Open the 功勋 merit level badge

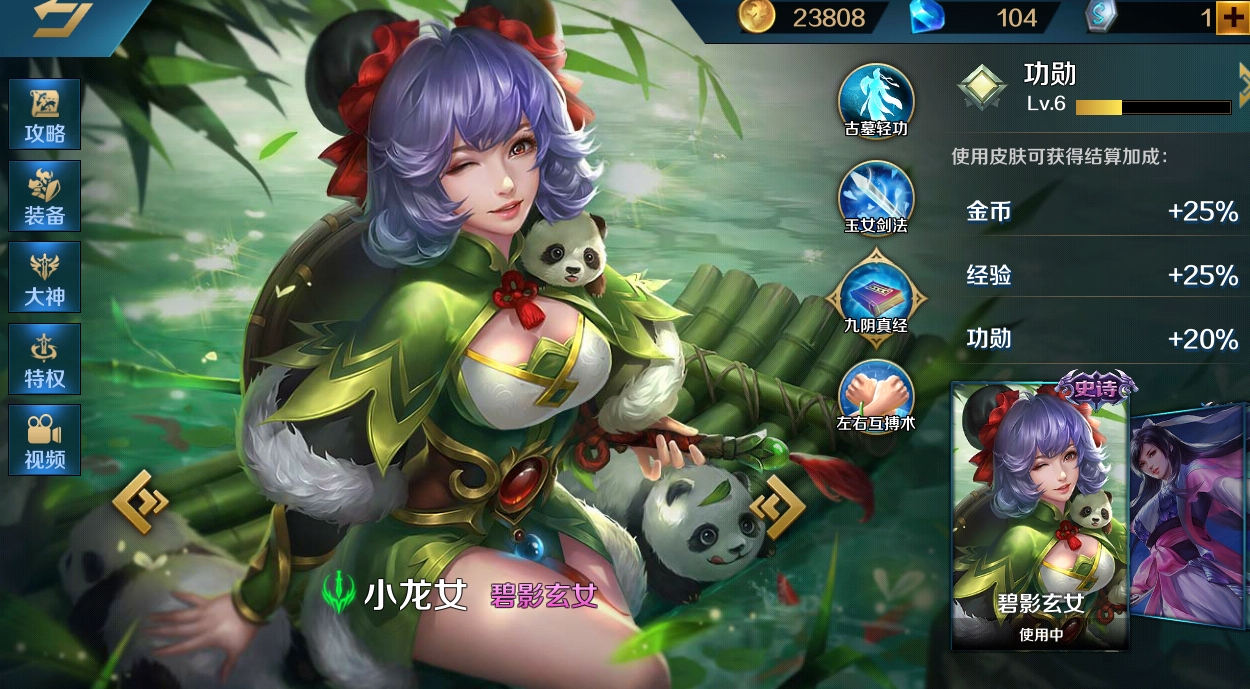982,88
